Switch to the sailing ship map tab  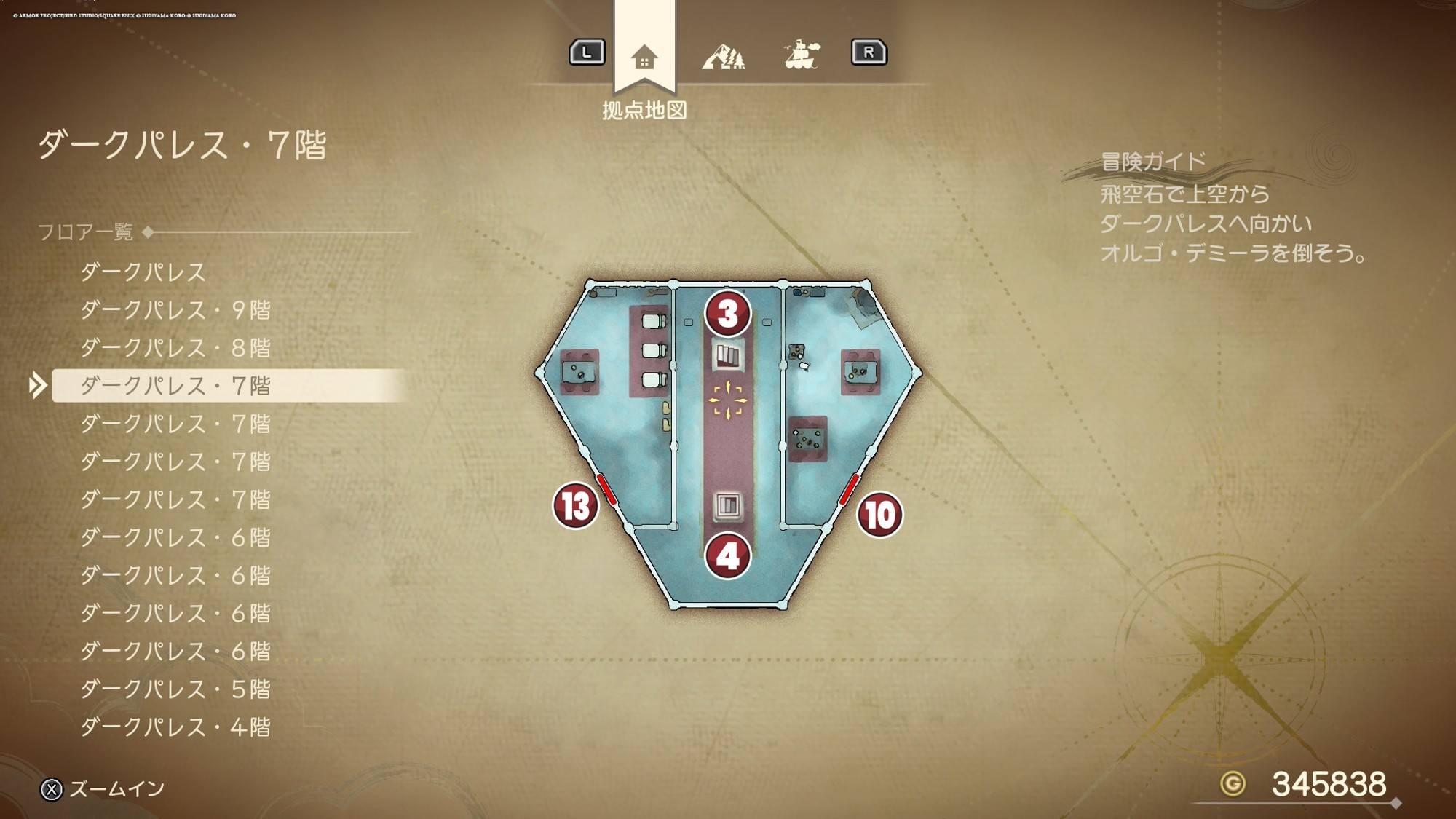pos(801,55)
